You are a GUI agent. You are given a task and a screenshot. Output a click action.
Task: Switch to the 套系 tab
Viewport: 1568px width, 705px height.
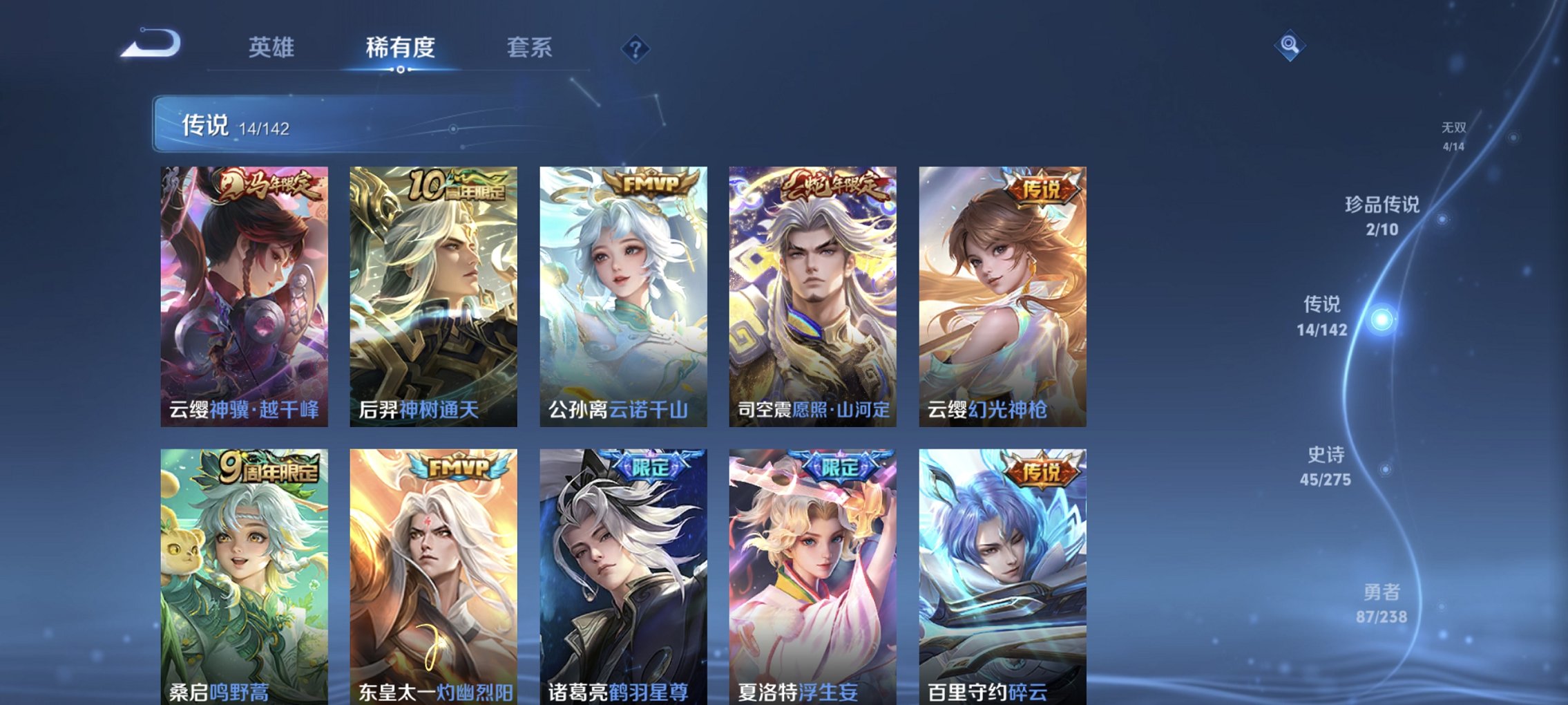click(x=529, y=47)
